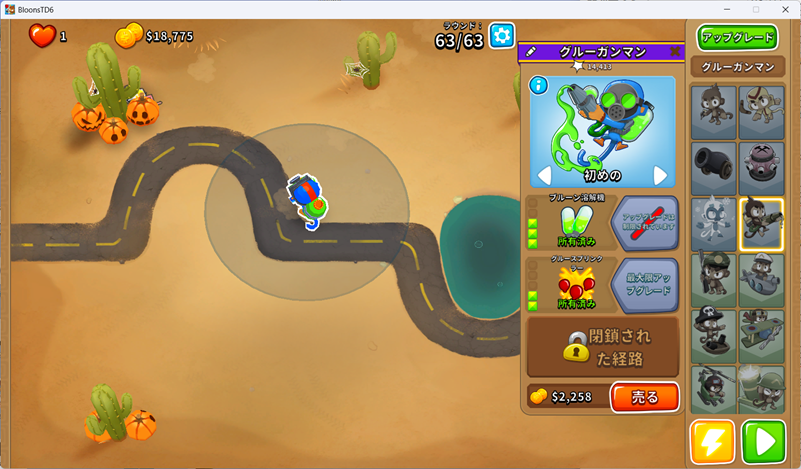Select the Dart Monkey tower
Viewport: 801px width, 469px height.
click(x=713, y=110)
